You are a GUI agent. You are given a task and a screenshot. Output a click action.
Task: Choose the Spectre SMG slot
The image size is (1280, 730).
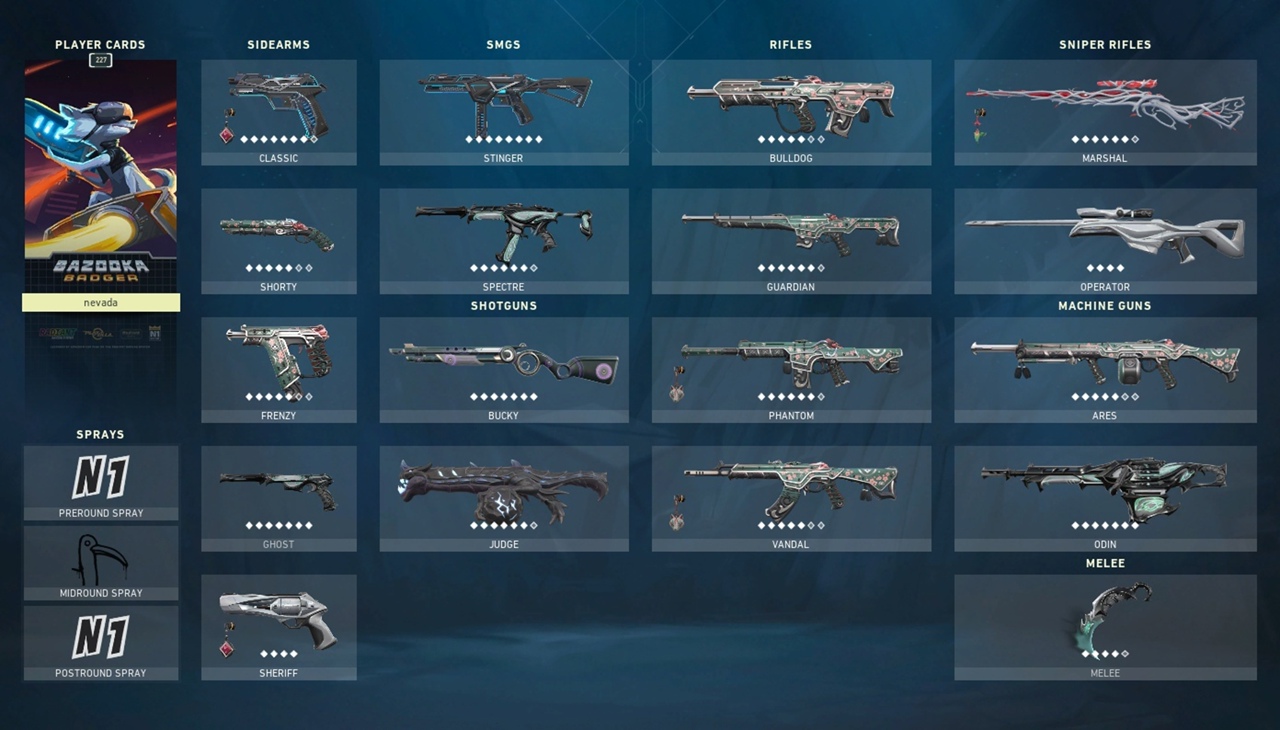[x=504, y=240]
